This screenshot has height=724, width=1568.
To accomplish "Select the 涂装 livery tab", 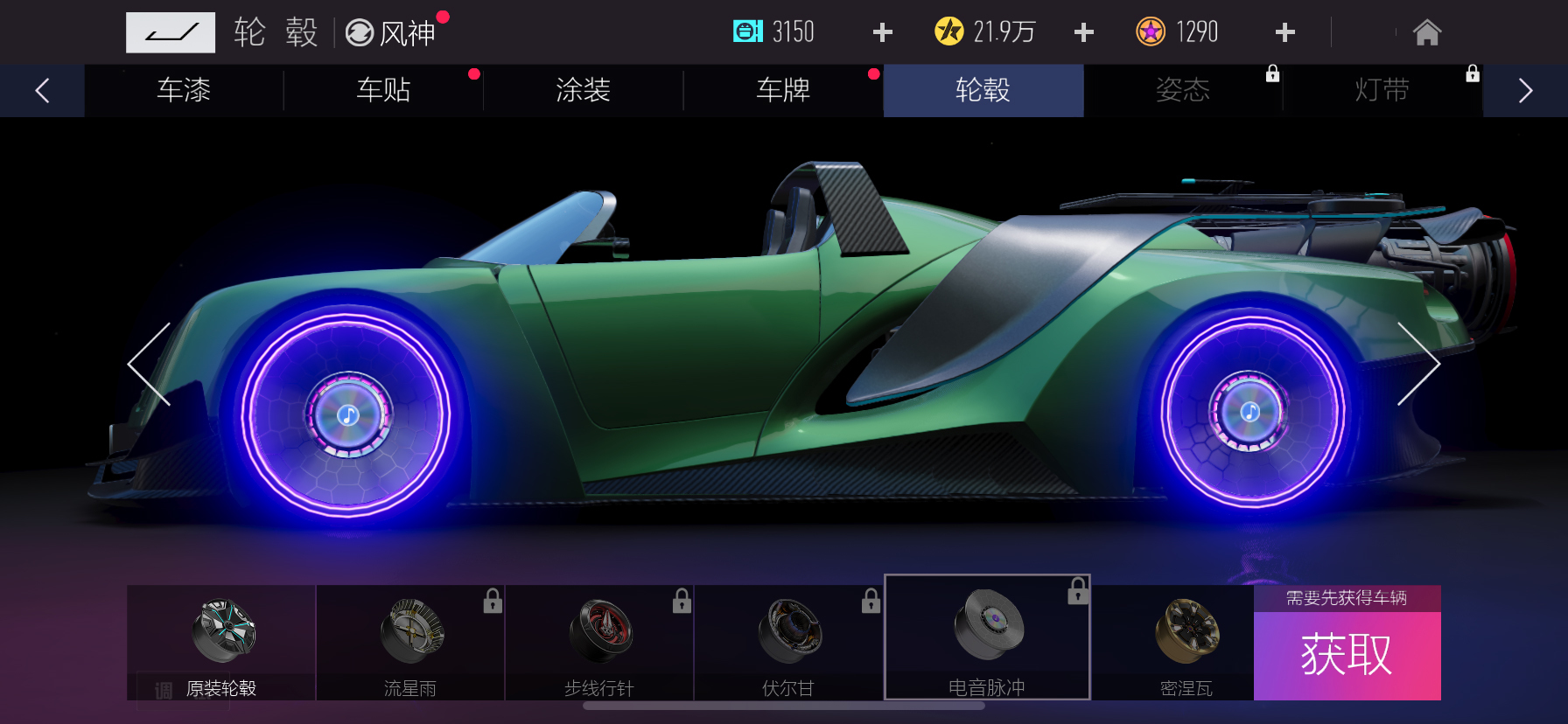I will (x=583, y=90).
